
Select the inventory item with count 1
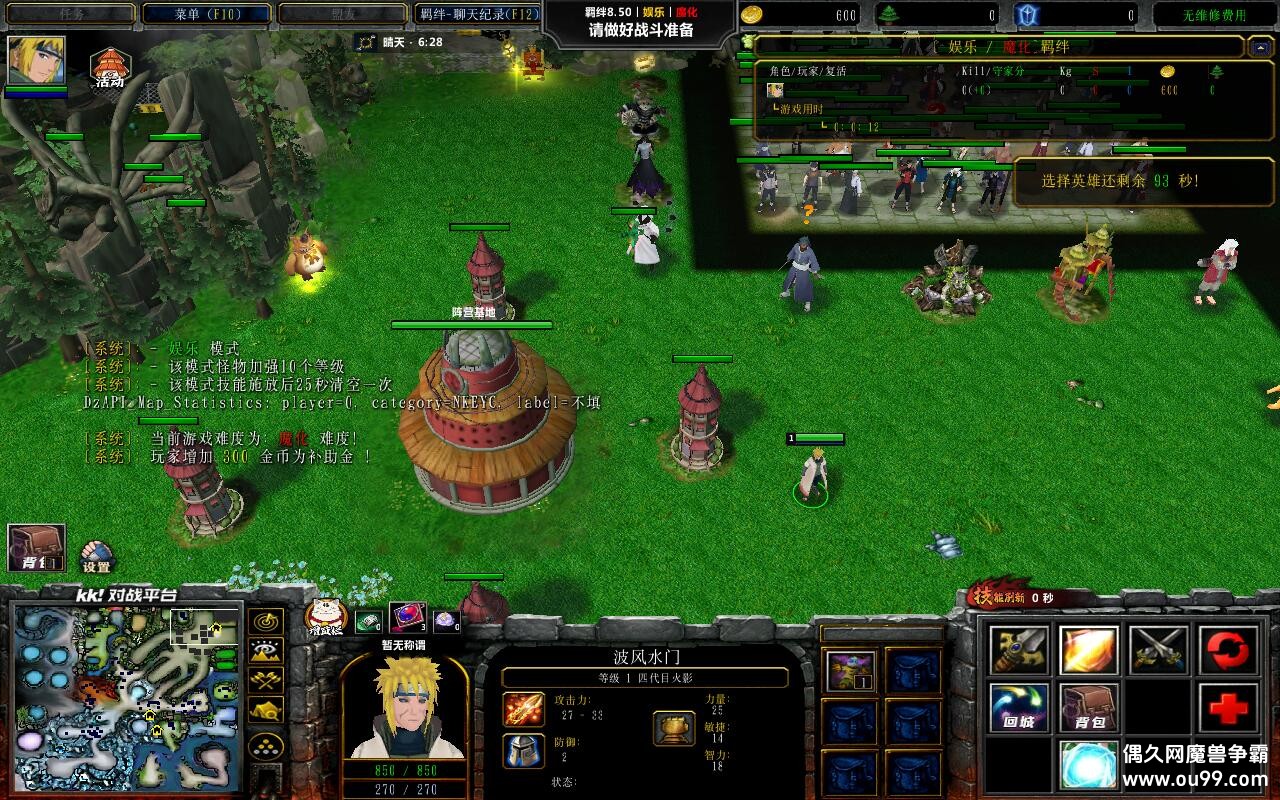(851, 671)
